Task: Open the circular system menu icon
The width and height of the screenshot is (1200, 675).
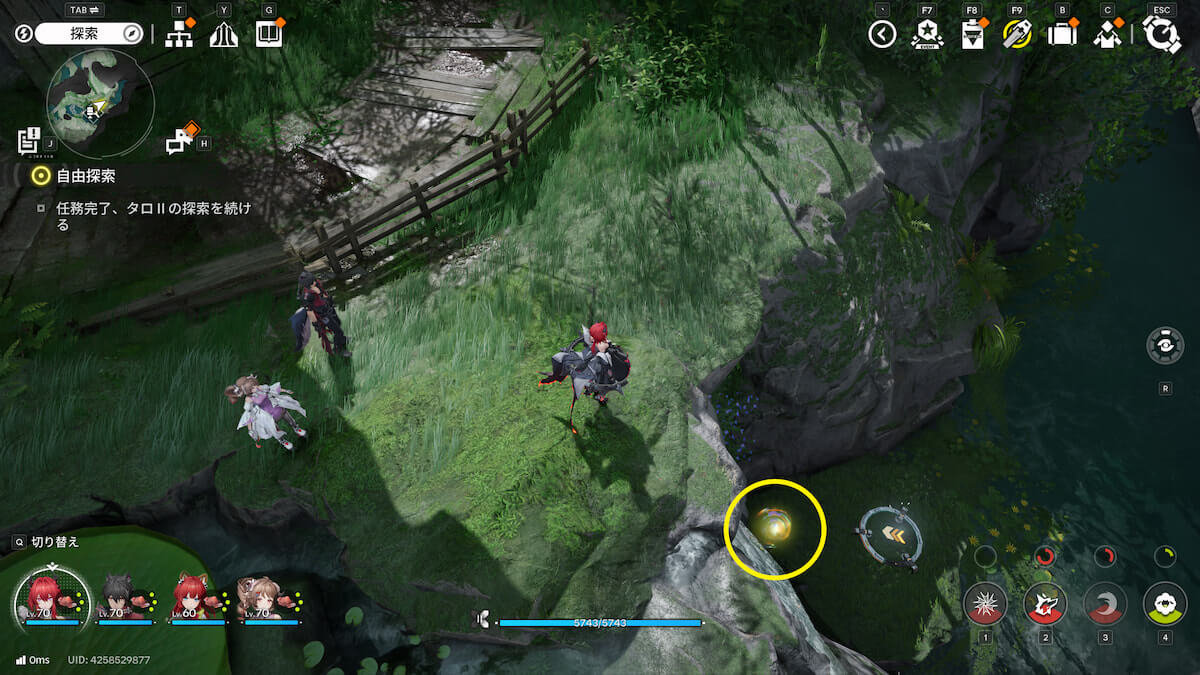Action: (x=1162, y=35)
